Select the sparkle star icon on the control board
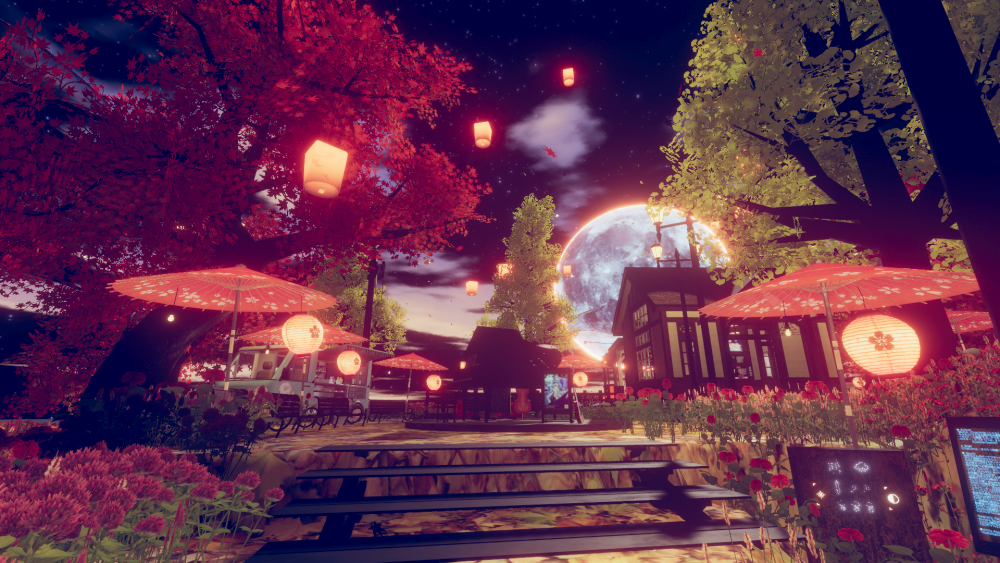The height and width of the screenshot is (563, 1000). click(821, 494)
